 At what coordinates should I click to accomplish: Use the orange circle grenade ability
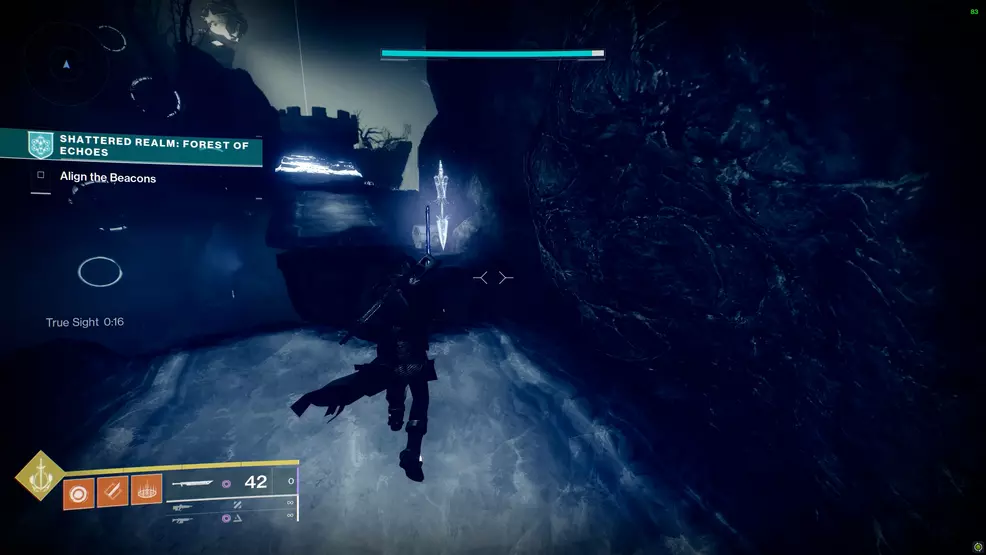pyautogui.click(x=78, y=492)
